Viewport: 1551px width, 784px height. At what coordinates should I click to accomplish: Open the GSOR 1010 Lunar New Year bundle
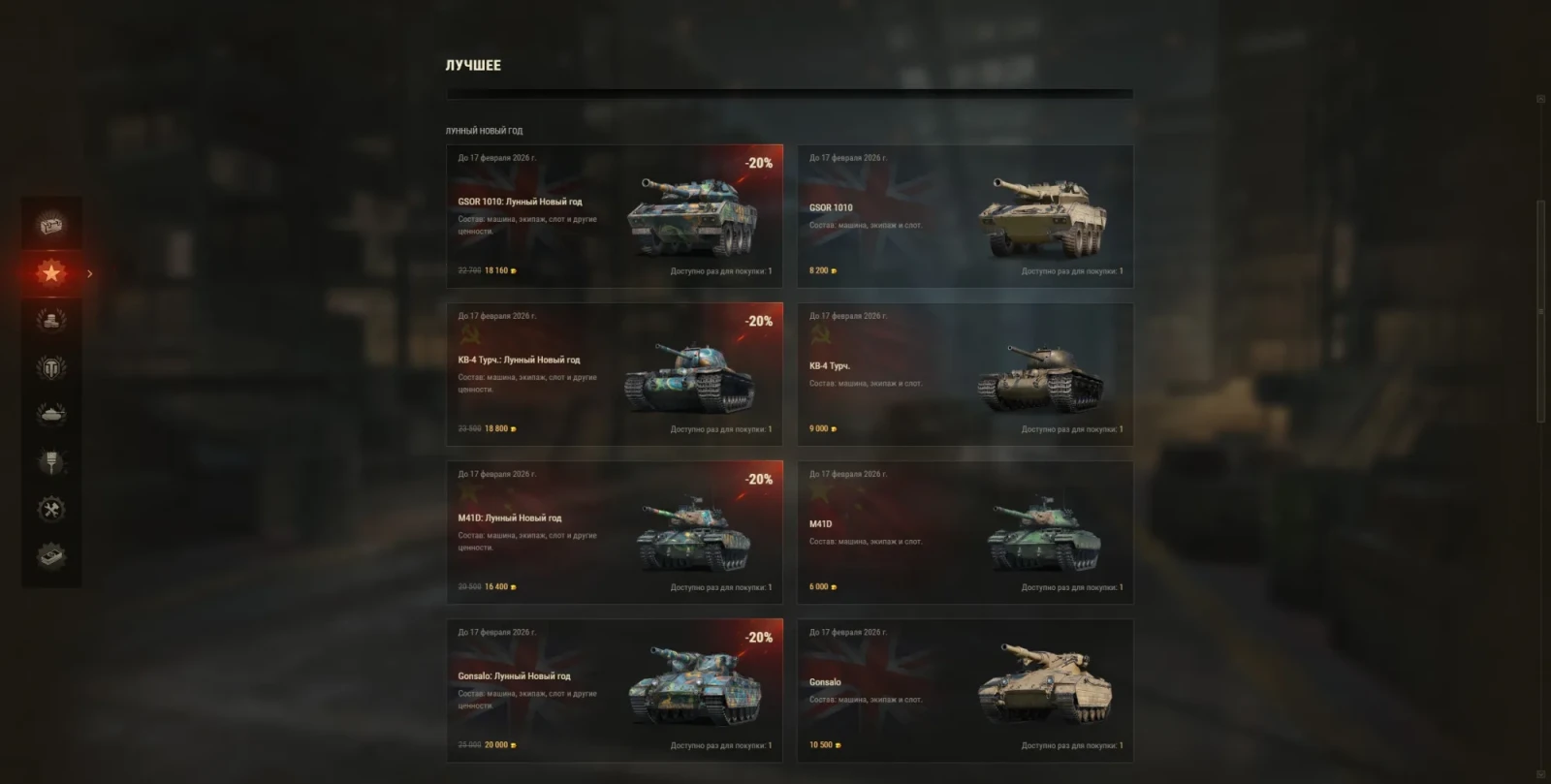tap(614, 216)
